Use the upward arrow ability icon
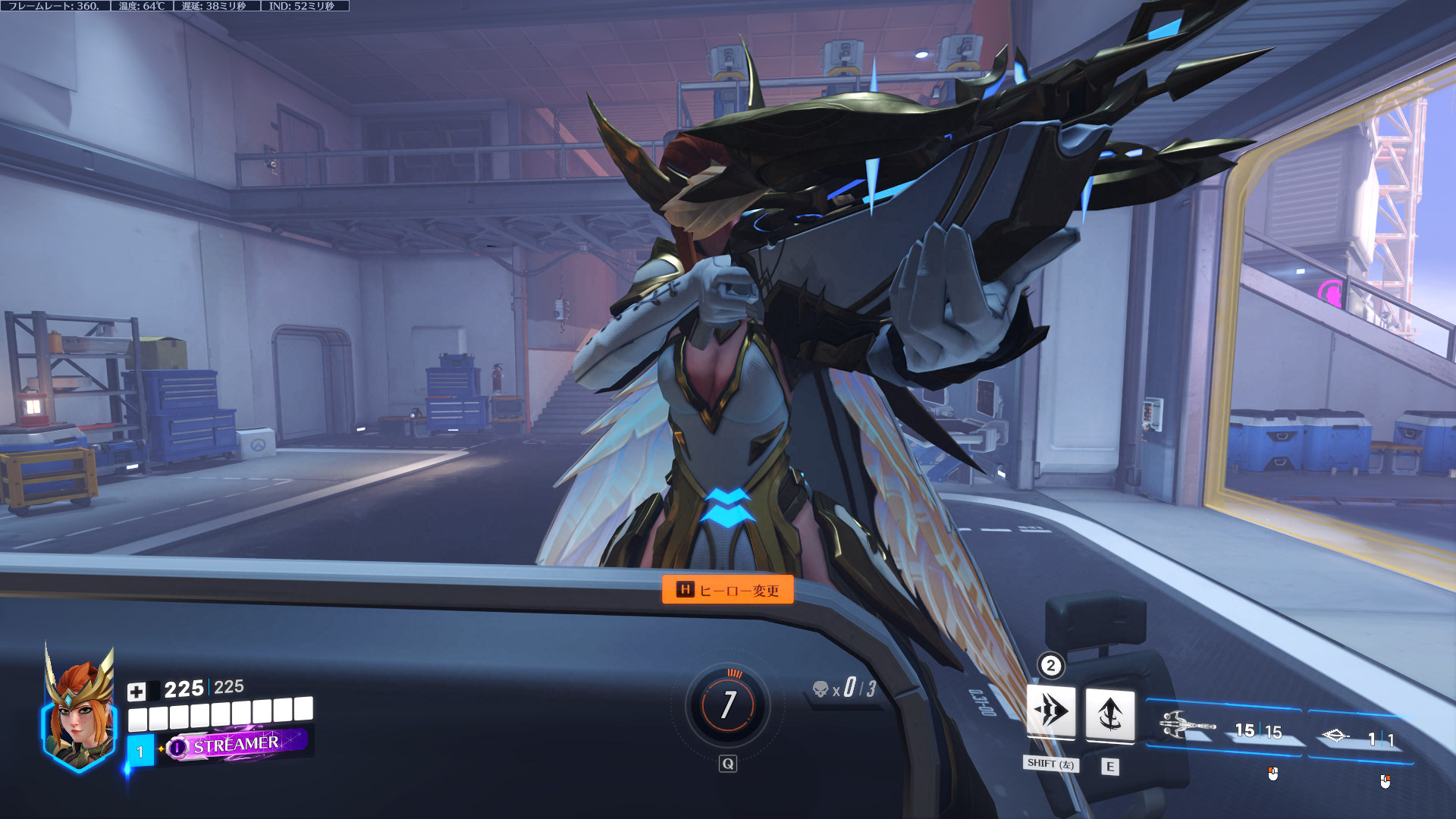Viewport: 1456px width, 819px height. (x=1110, y=714)
